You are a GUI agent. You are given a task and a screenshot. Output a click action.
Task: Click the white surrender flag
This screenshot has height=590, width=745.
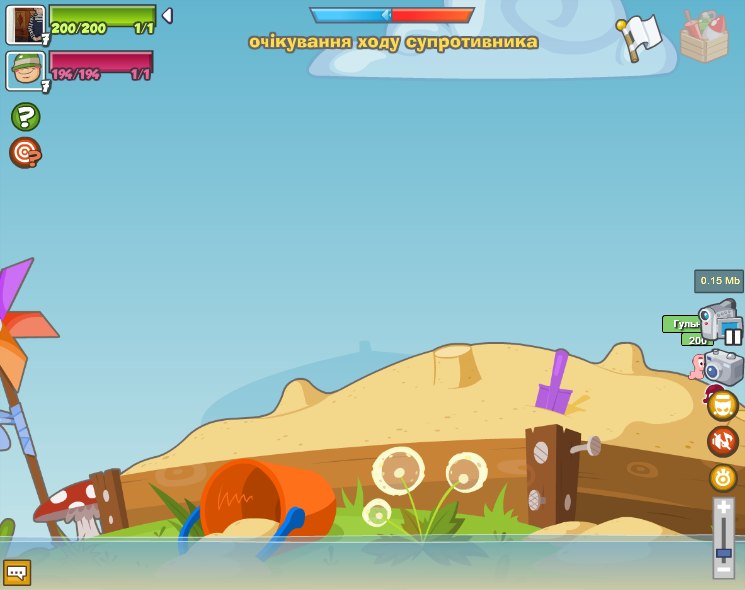(x=639, y=38)
